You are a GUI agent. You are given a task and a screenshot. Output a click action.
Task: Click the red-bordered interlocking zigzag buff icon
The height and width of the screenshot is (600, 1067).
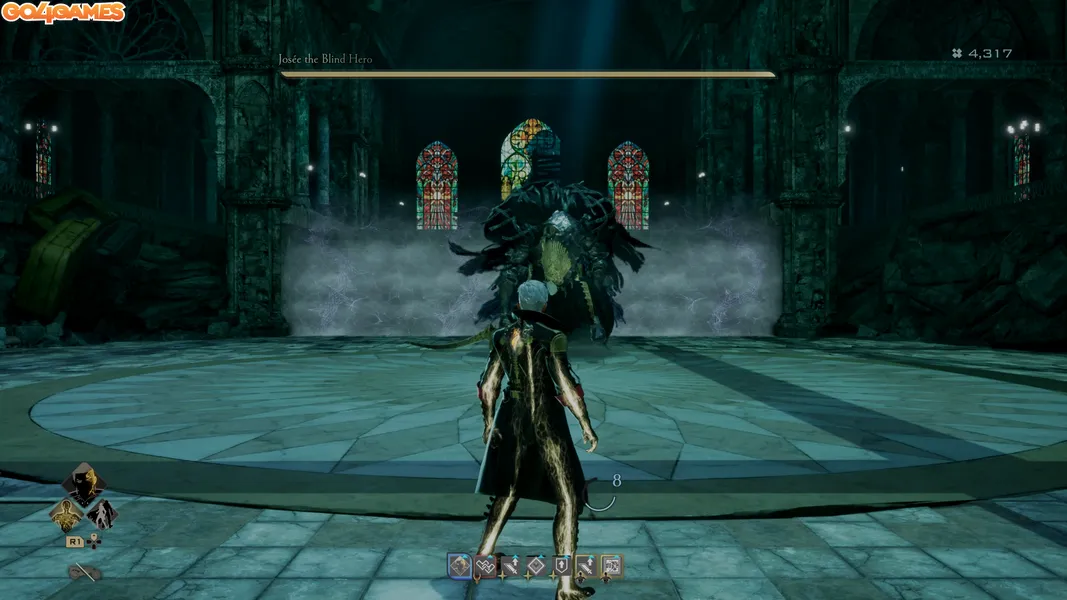click(485, 566)
